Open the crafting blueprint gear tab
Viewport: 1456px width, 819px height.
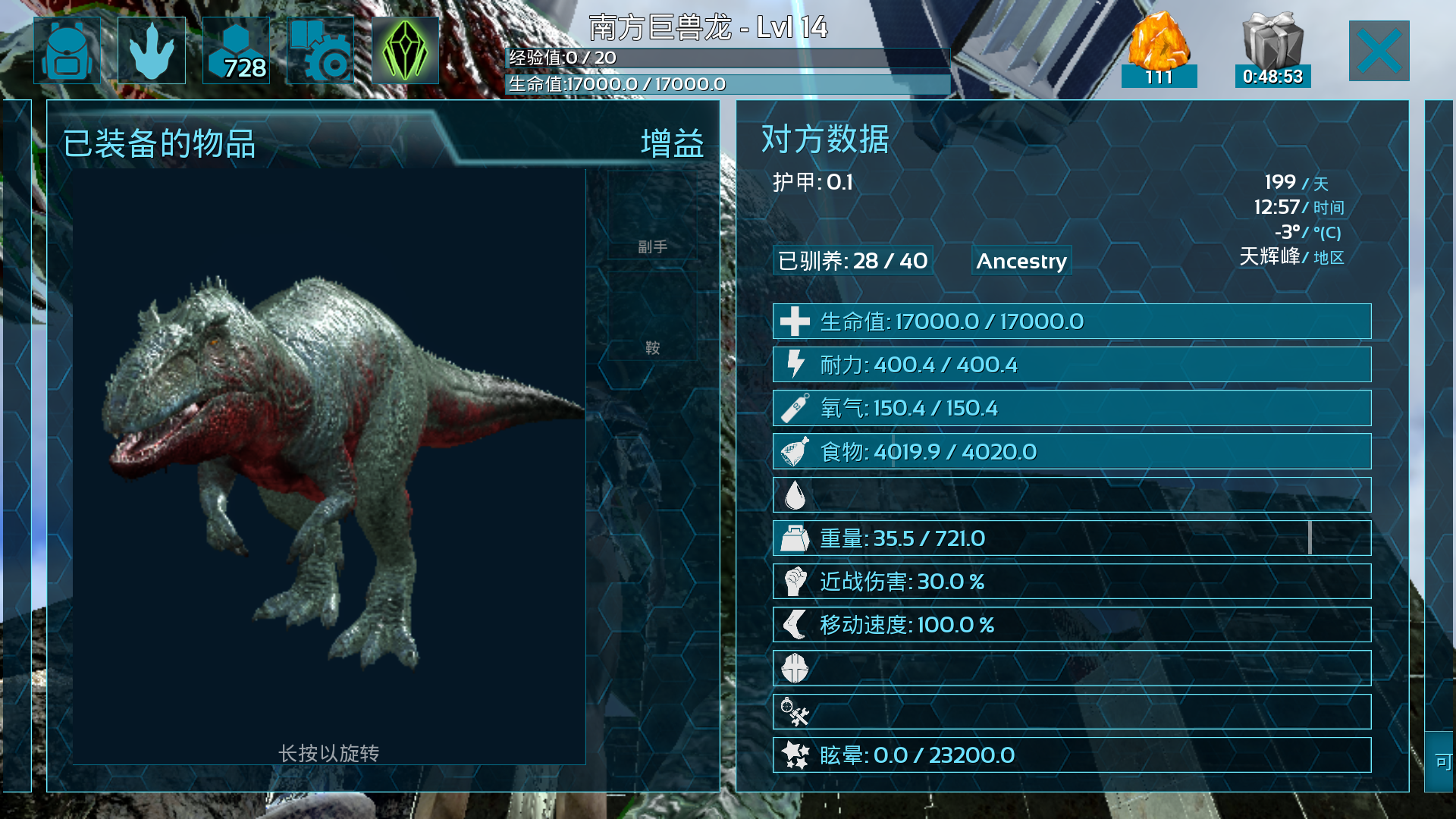click(320, 50)
